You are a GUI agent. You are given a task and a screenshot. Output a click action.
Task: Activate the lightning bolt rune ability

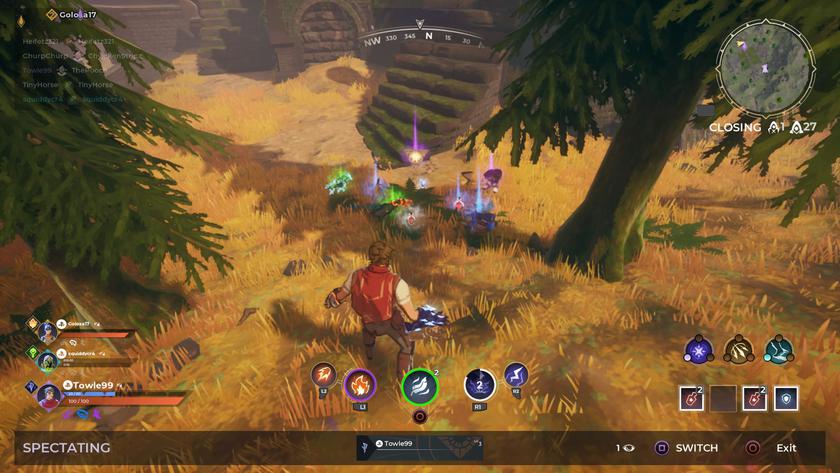tap(515, 376)
